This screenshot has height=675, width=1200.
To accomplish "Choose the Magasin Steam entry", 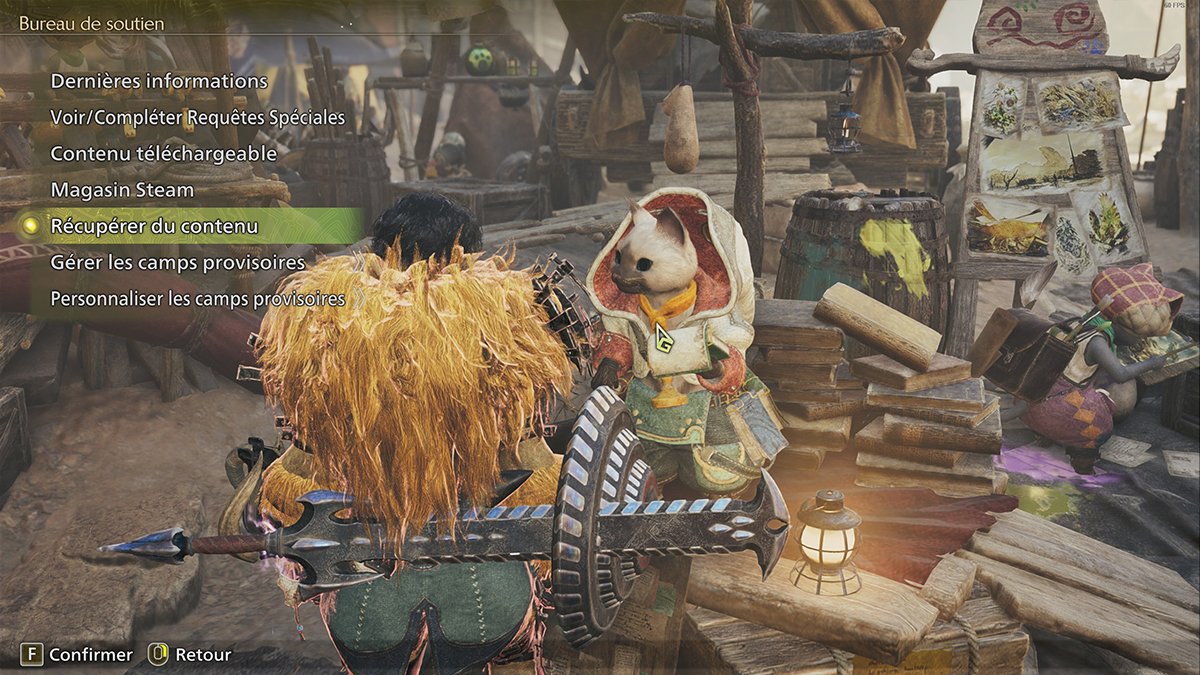I will (x=122, y=189).
